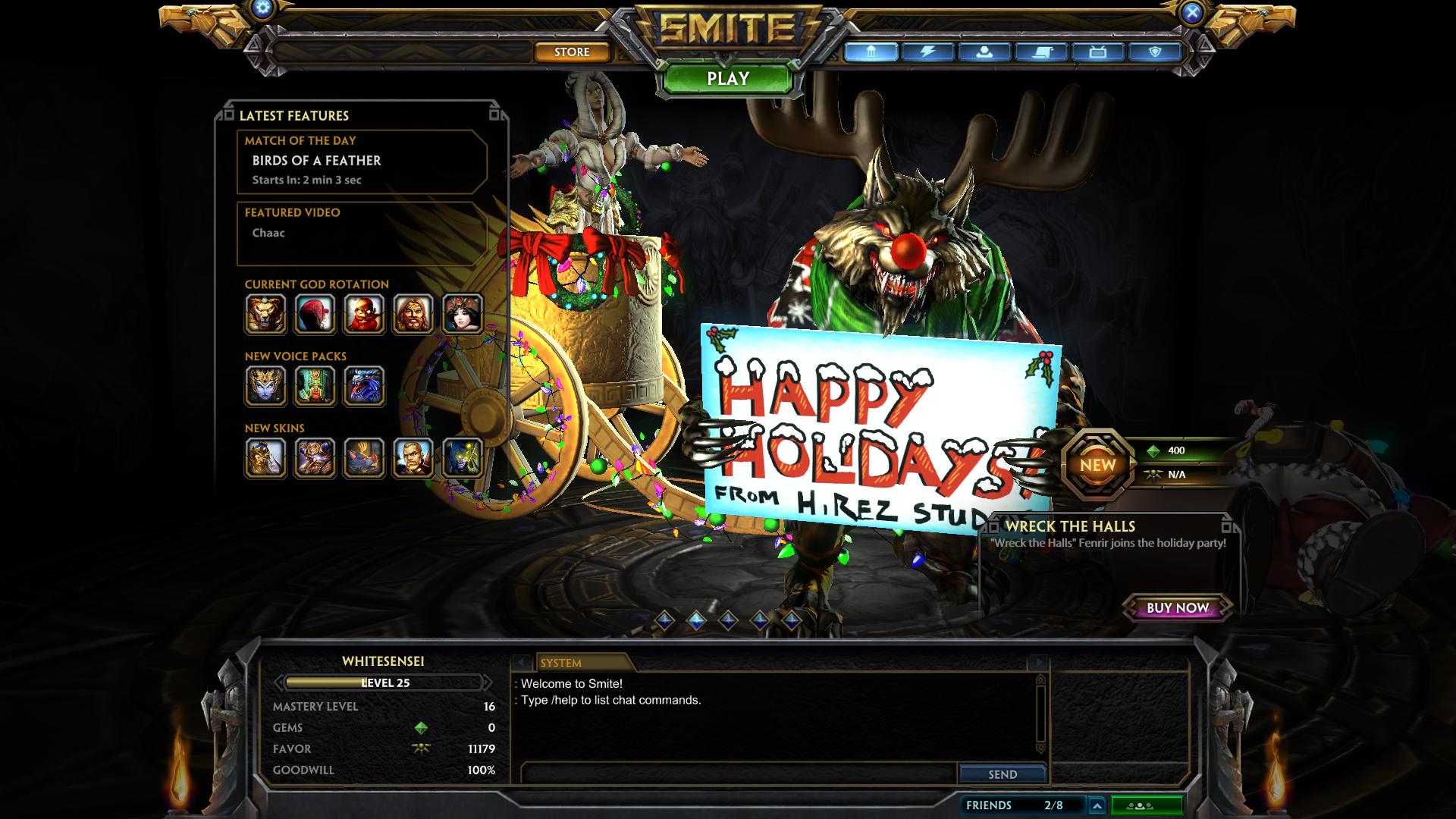Focus the chat text input field
This screenshot has width=1456, height=819.
pyautogui.click(x=739, y=773)
